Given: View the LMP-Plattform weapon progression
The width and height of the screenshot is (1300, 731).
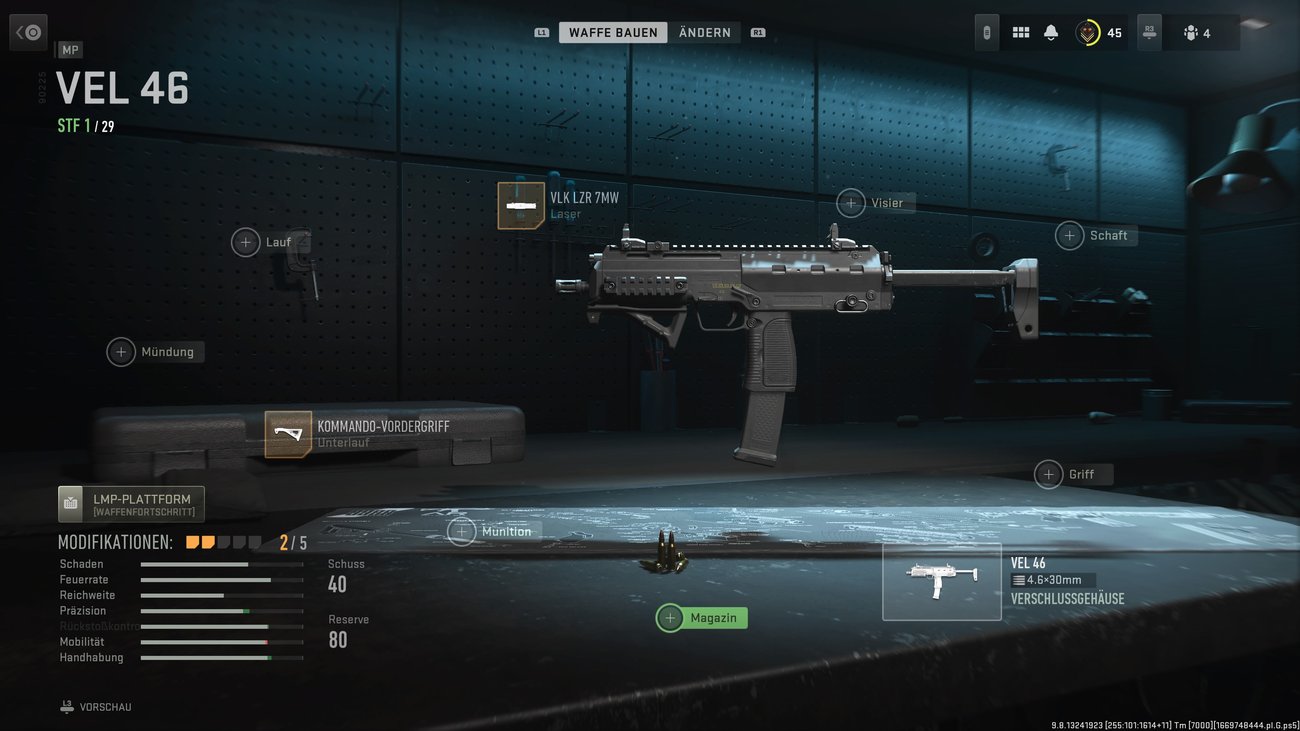Looking at the screenshot, I should (130, 504).
